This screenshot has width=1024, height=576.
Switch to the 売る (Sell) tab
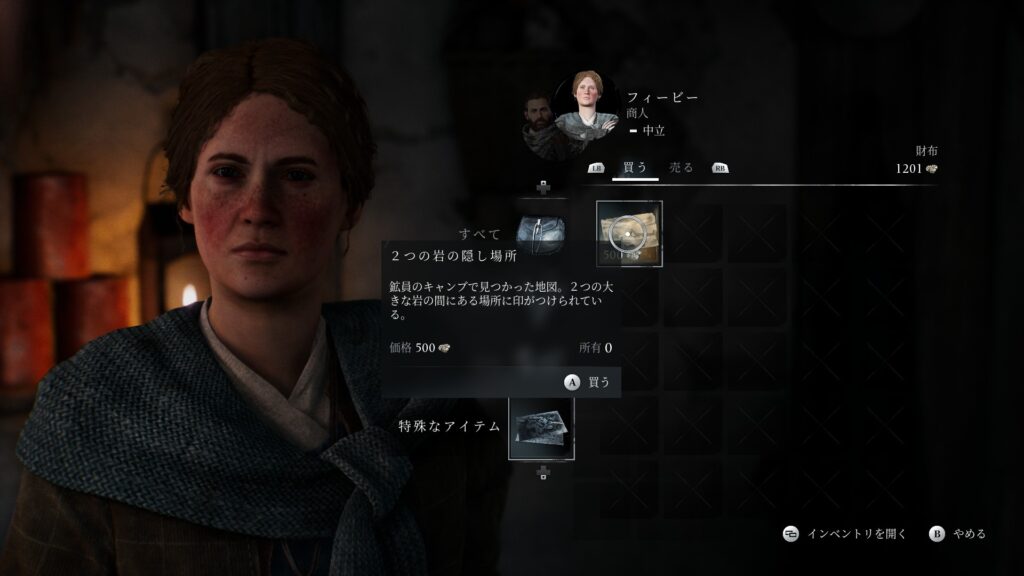pos(681,168)
